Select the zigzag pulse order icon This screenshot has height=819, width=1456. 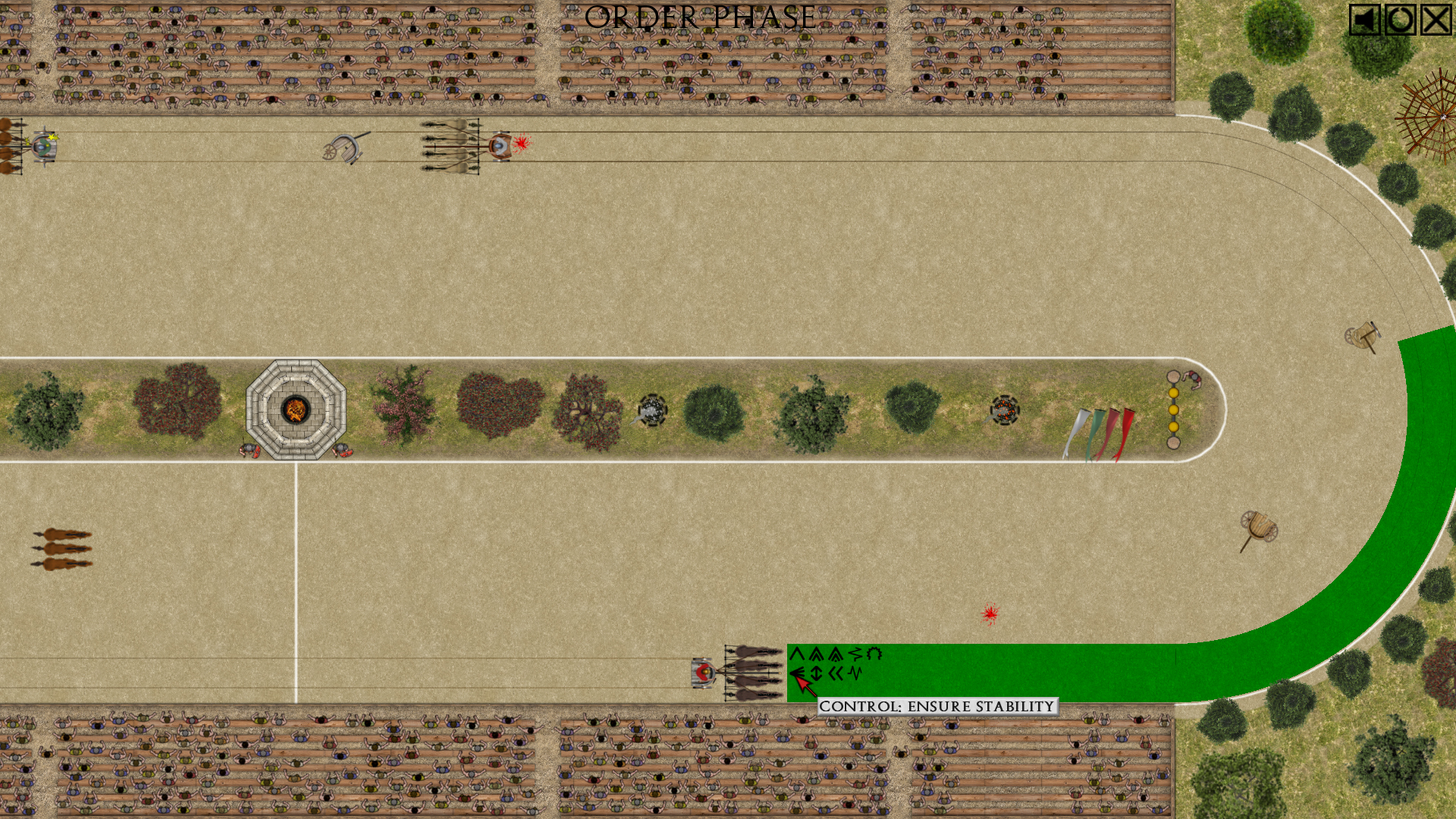(855, 673)
